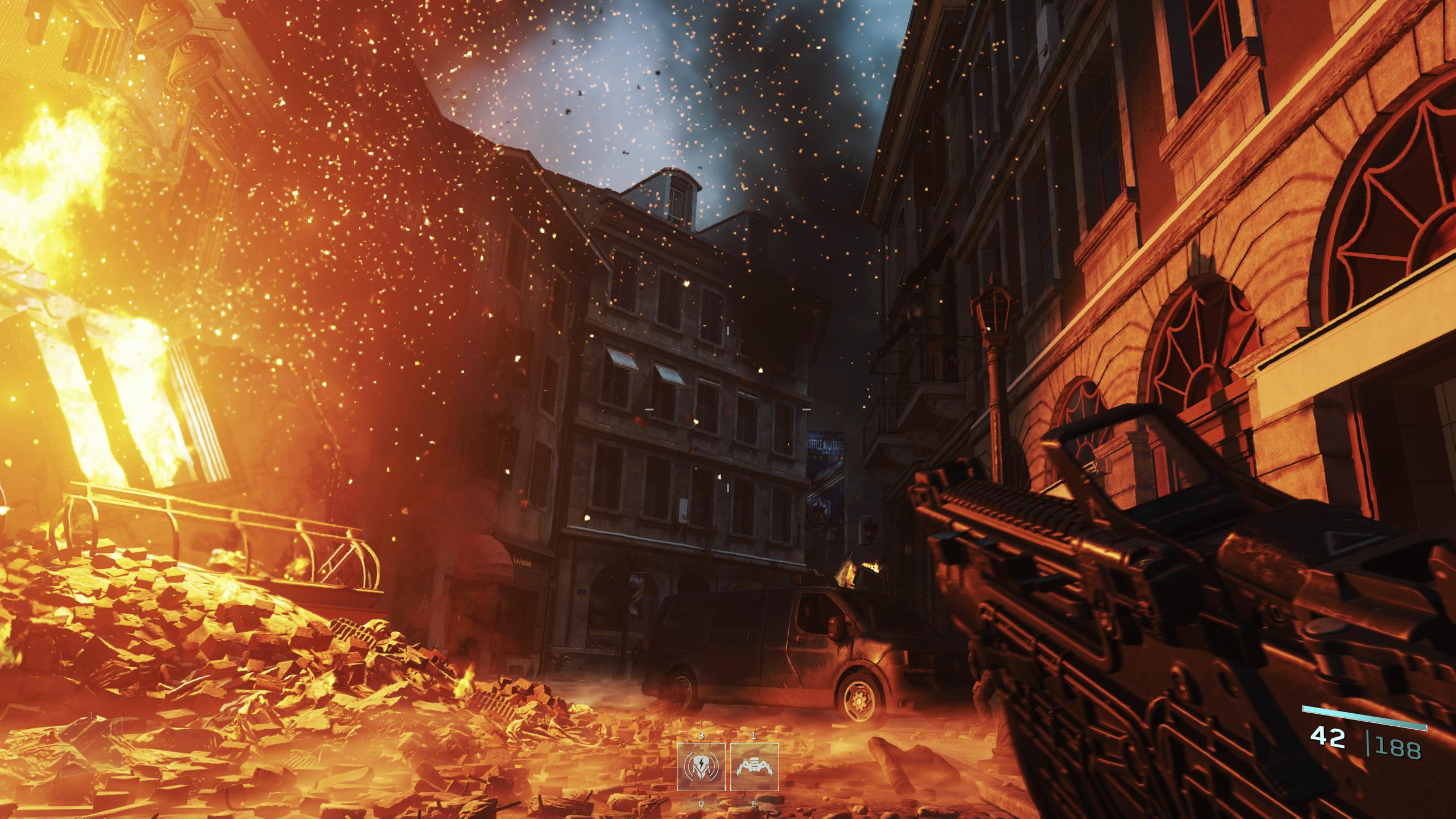
Task: Activate the spider-shaped seeker grenade slot
Action: (754, 767)
